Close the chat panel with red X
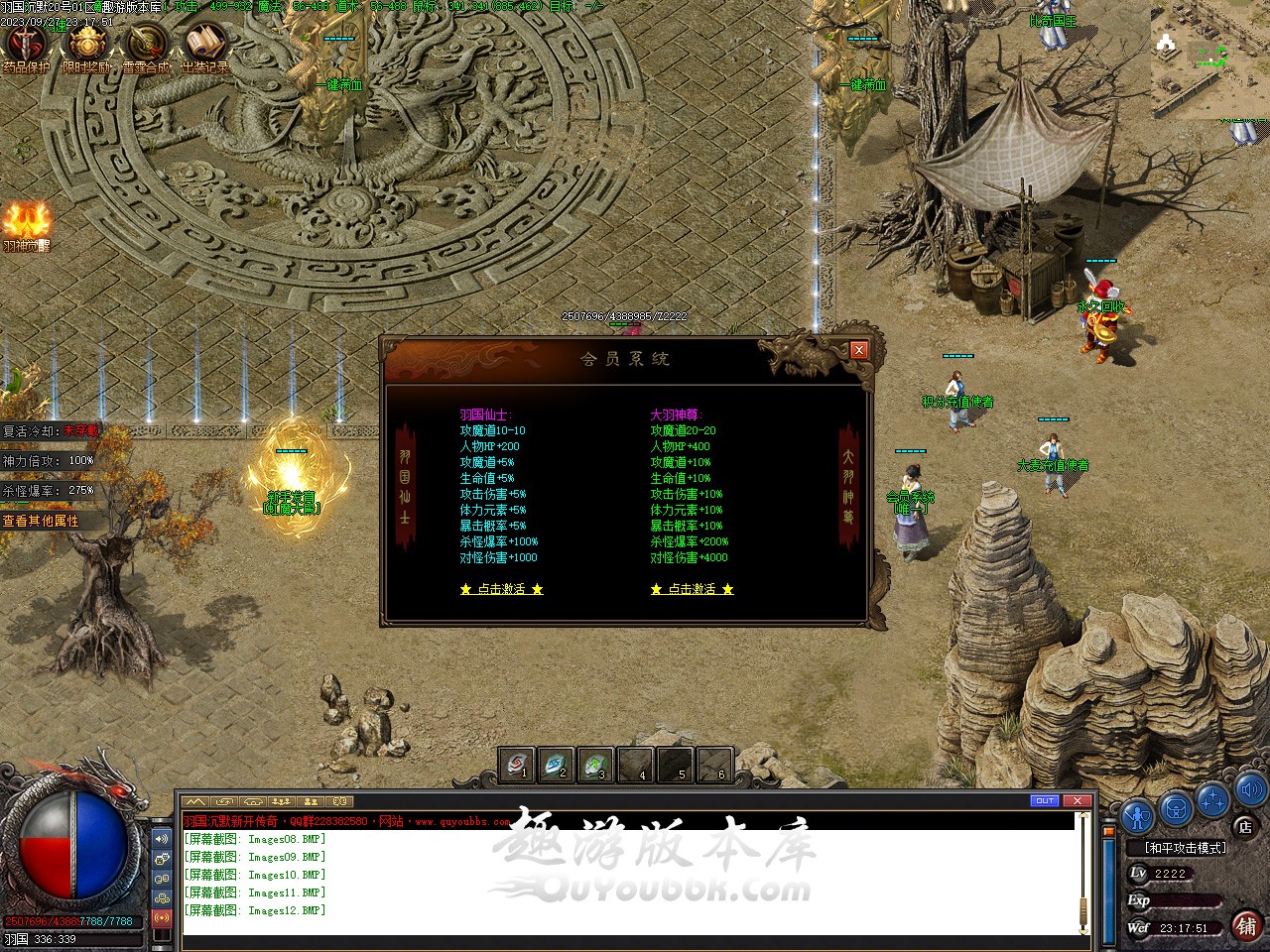Viewport: 1270px width, 952px height. pos(1077,800)
